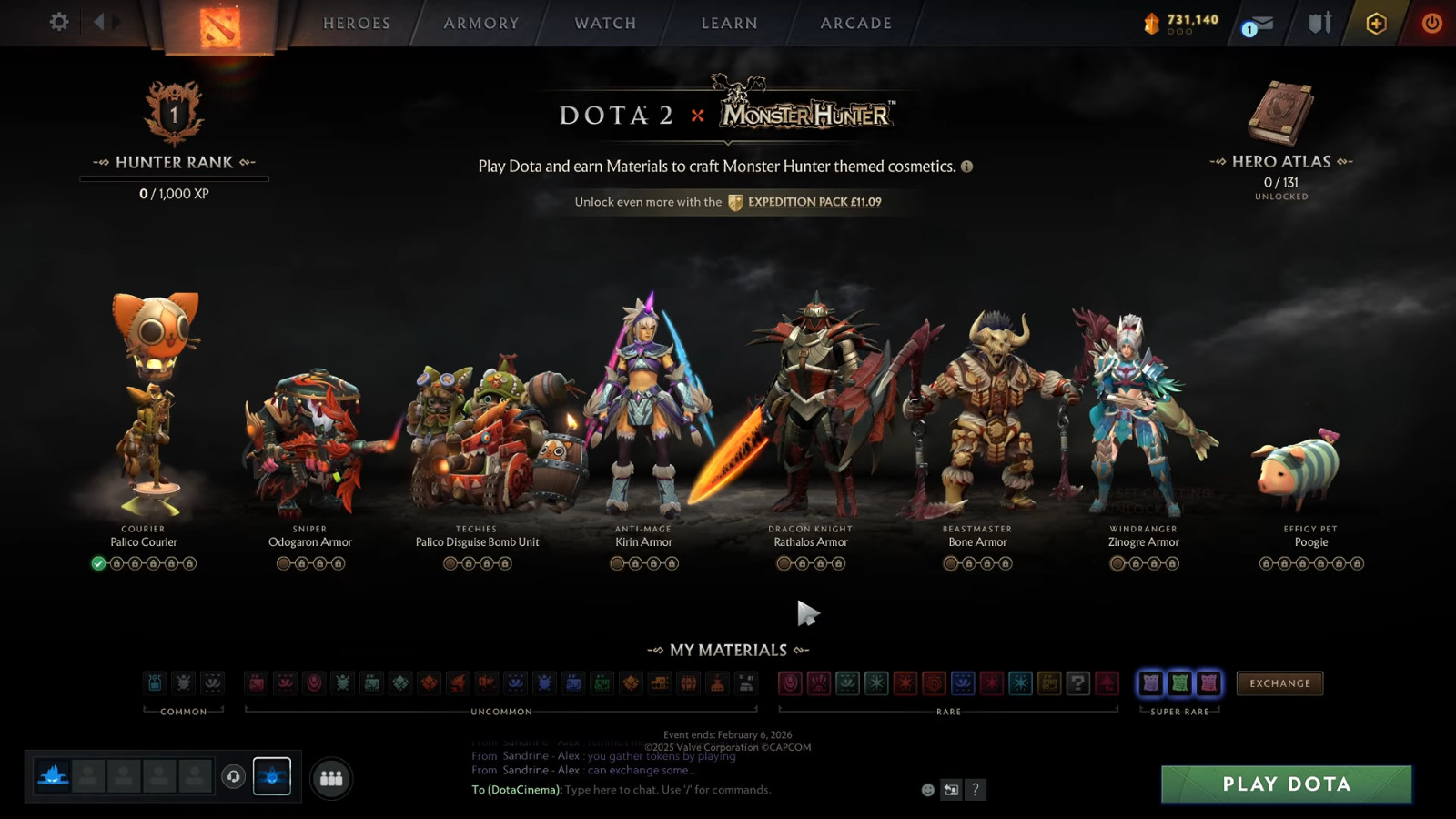
Task: Open the emoticon picker in chat
Action: click(926, 790)
